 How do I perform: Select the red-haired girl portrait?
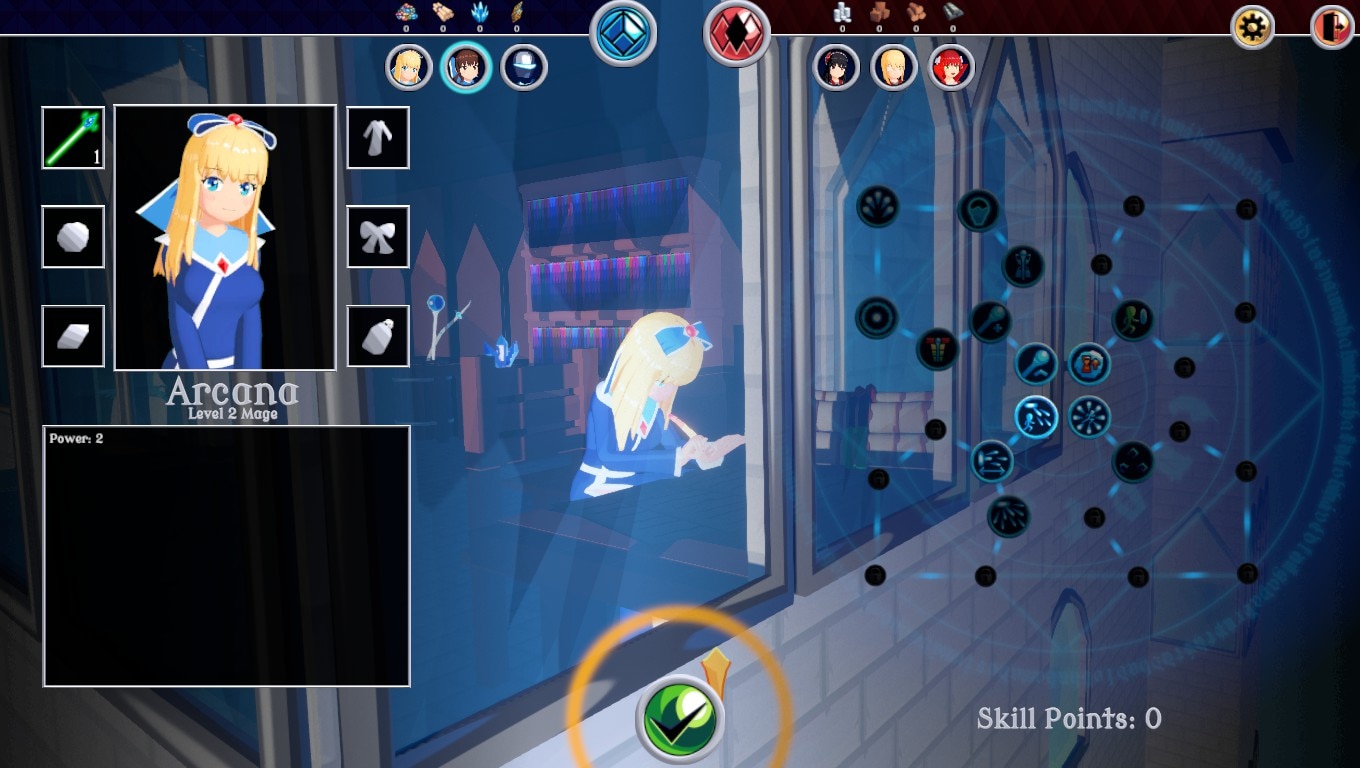click(951, 68)
